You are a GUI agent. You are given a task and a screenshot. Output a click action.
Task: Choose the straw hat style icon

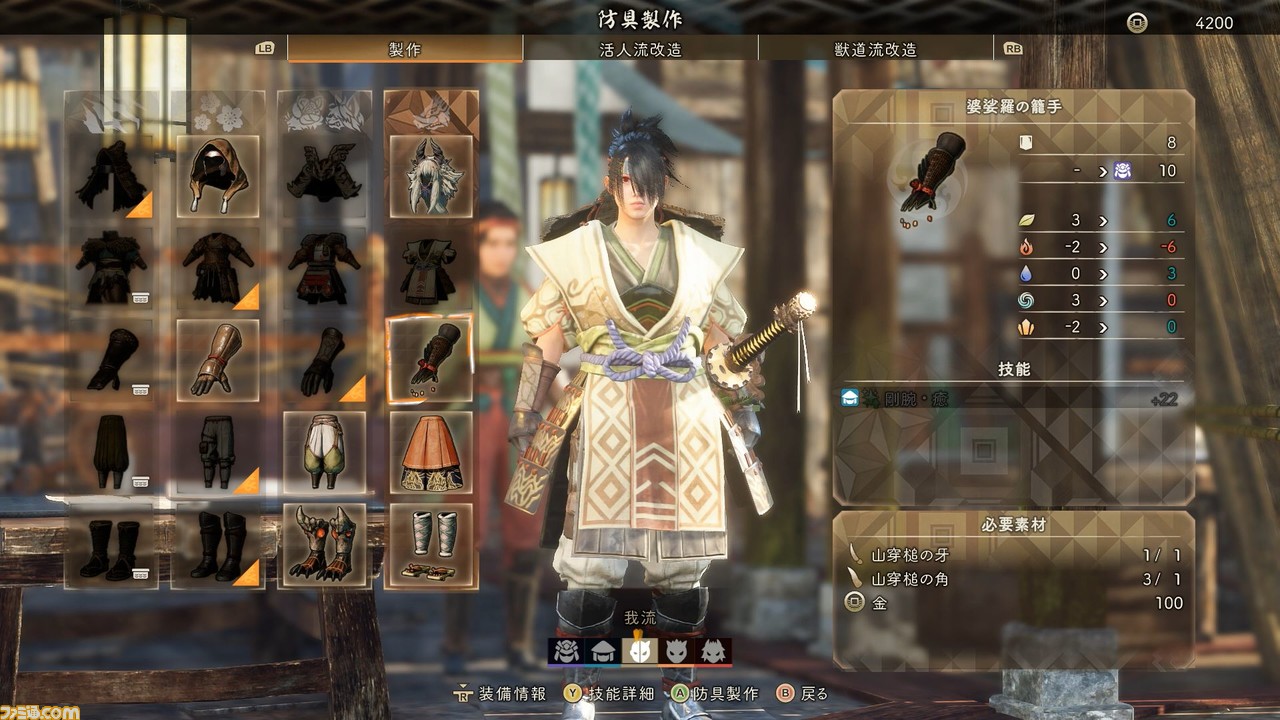pos(603,652)
